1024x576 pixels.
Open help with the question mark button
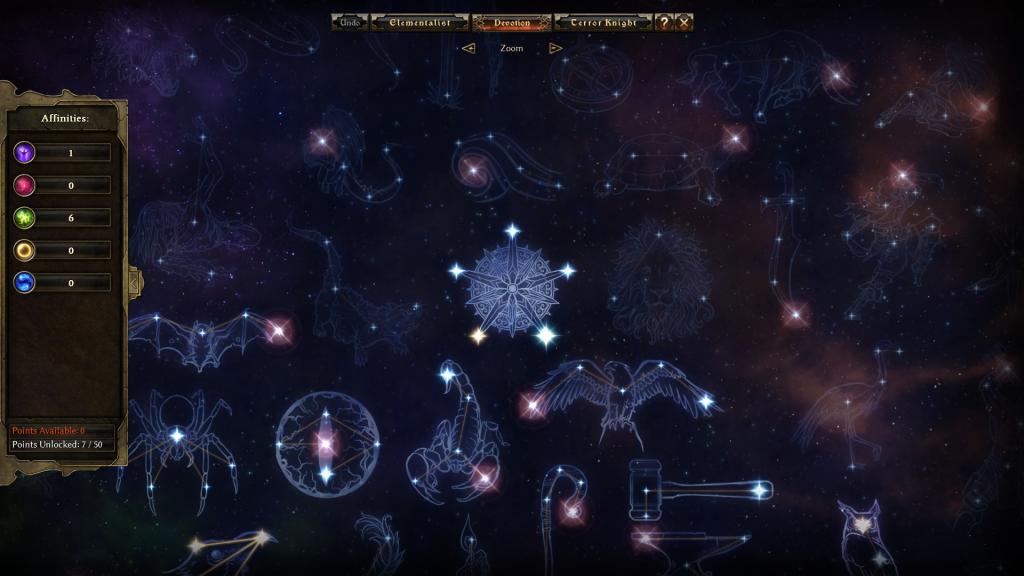664,22
